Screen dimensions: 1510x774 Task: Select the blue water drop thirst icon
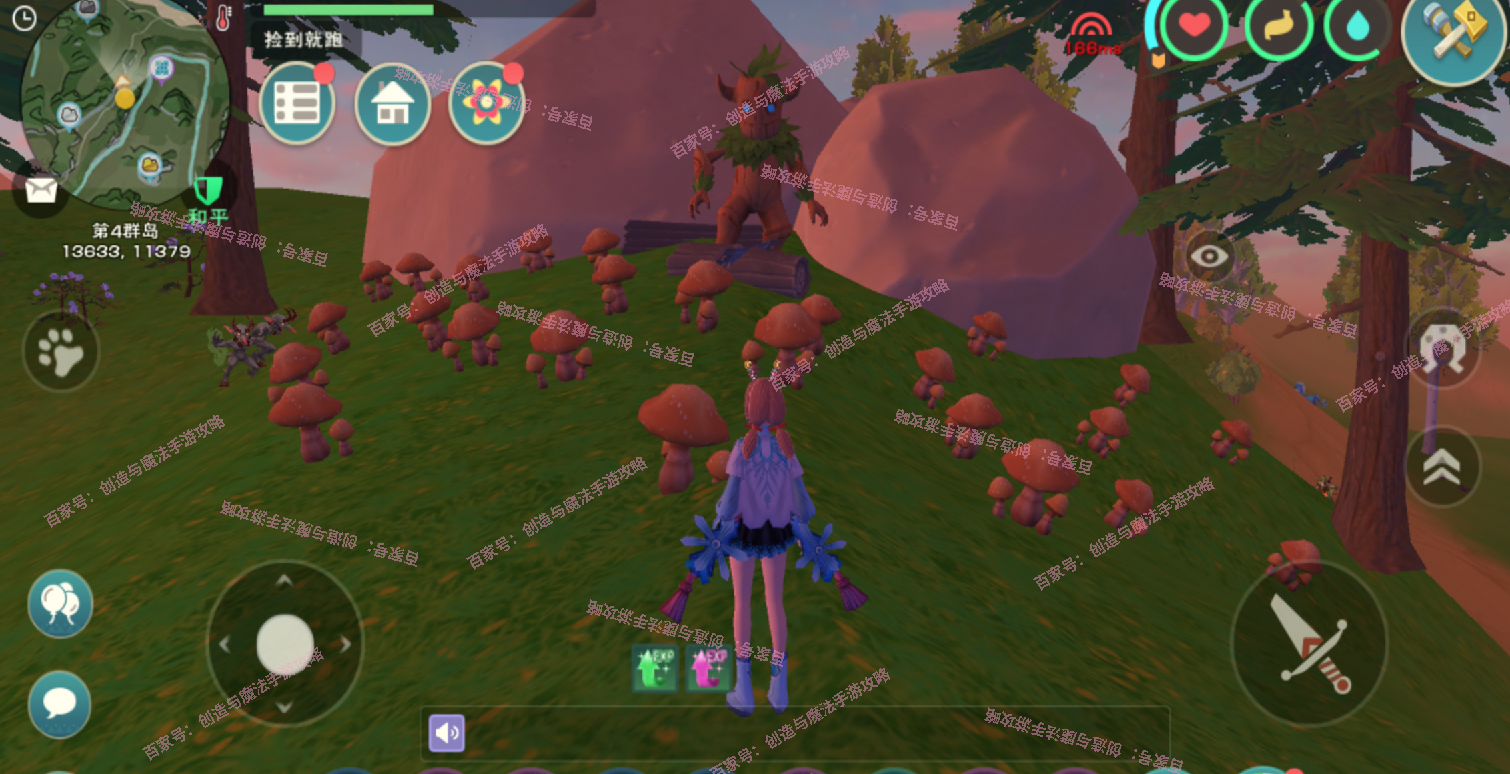pos(1358,27)
